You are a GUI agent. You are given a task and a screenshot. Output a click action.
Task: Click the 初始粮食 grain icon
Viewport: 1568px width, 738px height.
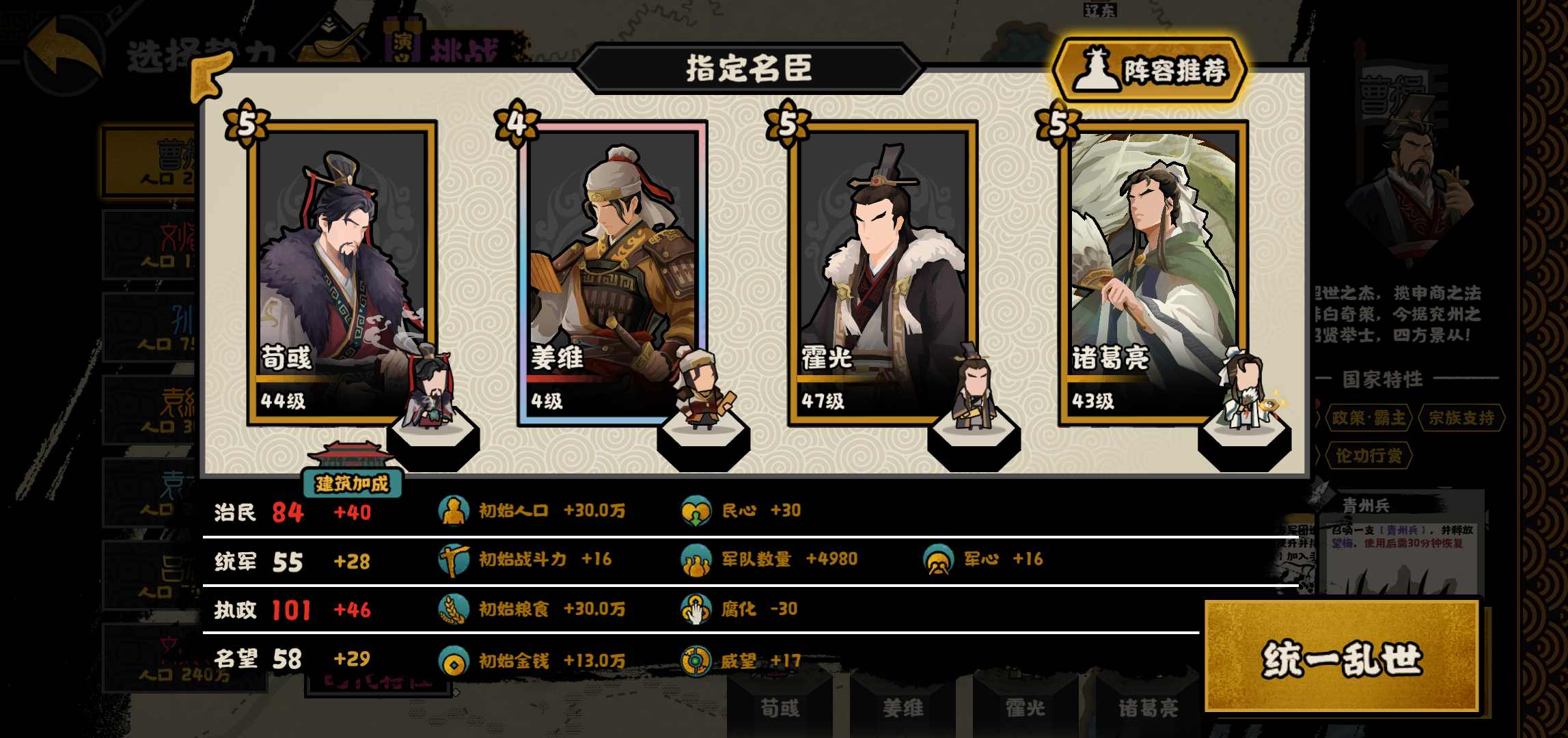pos(454,610)
